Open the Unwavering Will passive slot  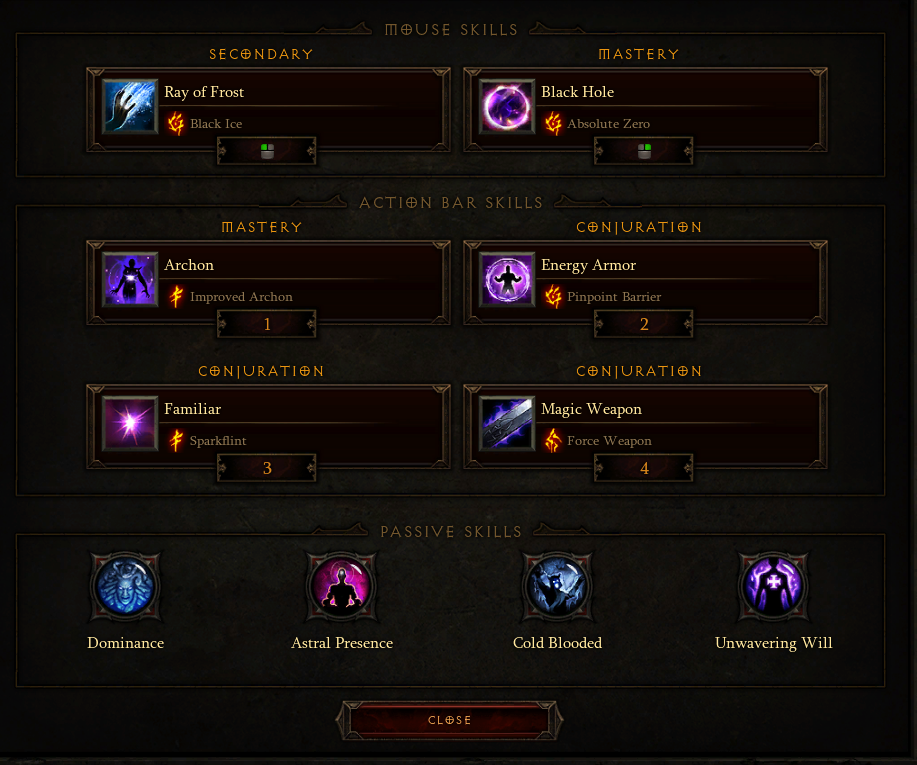pyautogui.click(x=773, y=587)
